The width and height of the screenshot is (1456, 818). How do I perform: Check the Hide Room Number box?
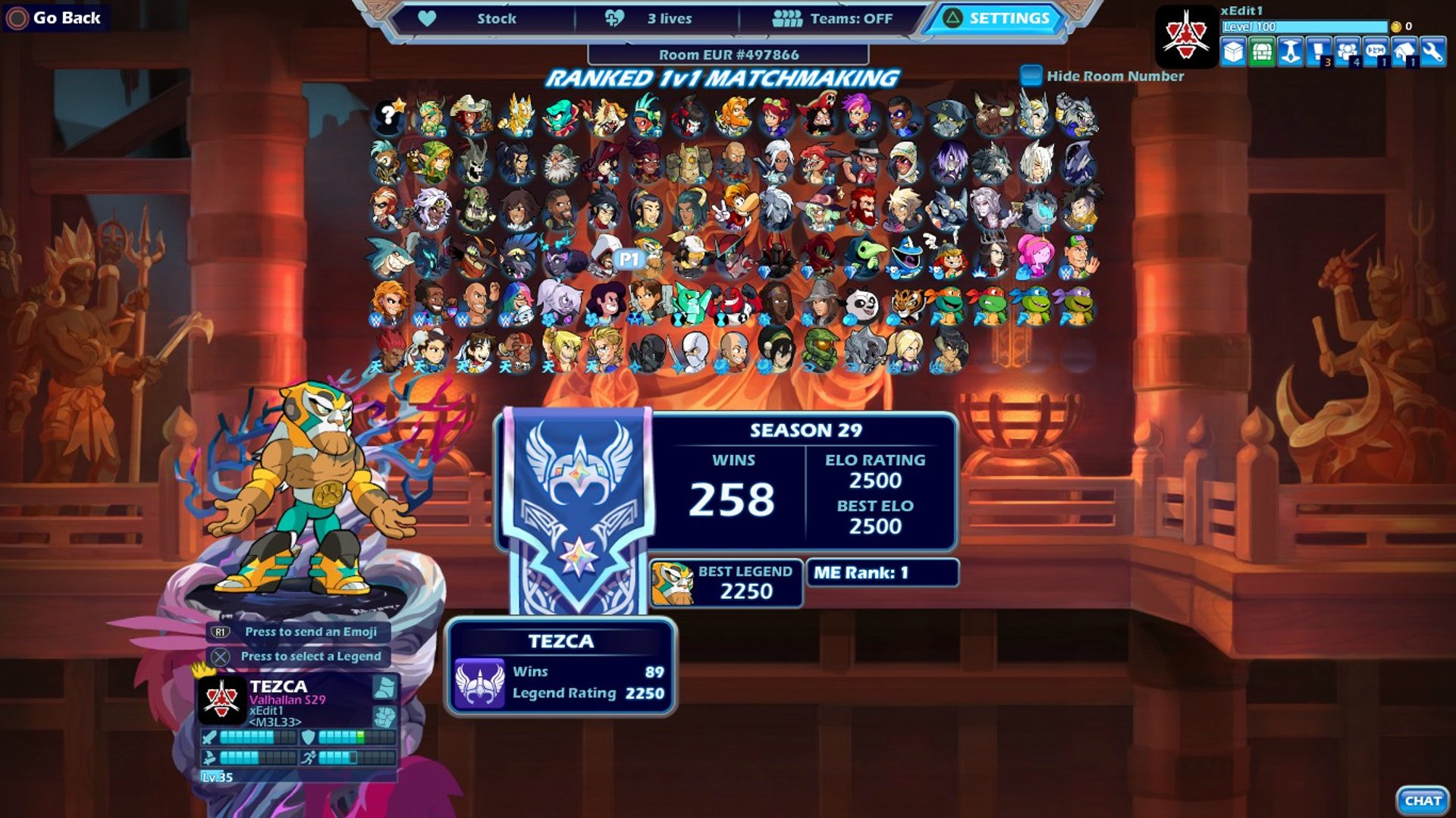(x=1031, y=76)
